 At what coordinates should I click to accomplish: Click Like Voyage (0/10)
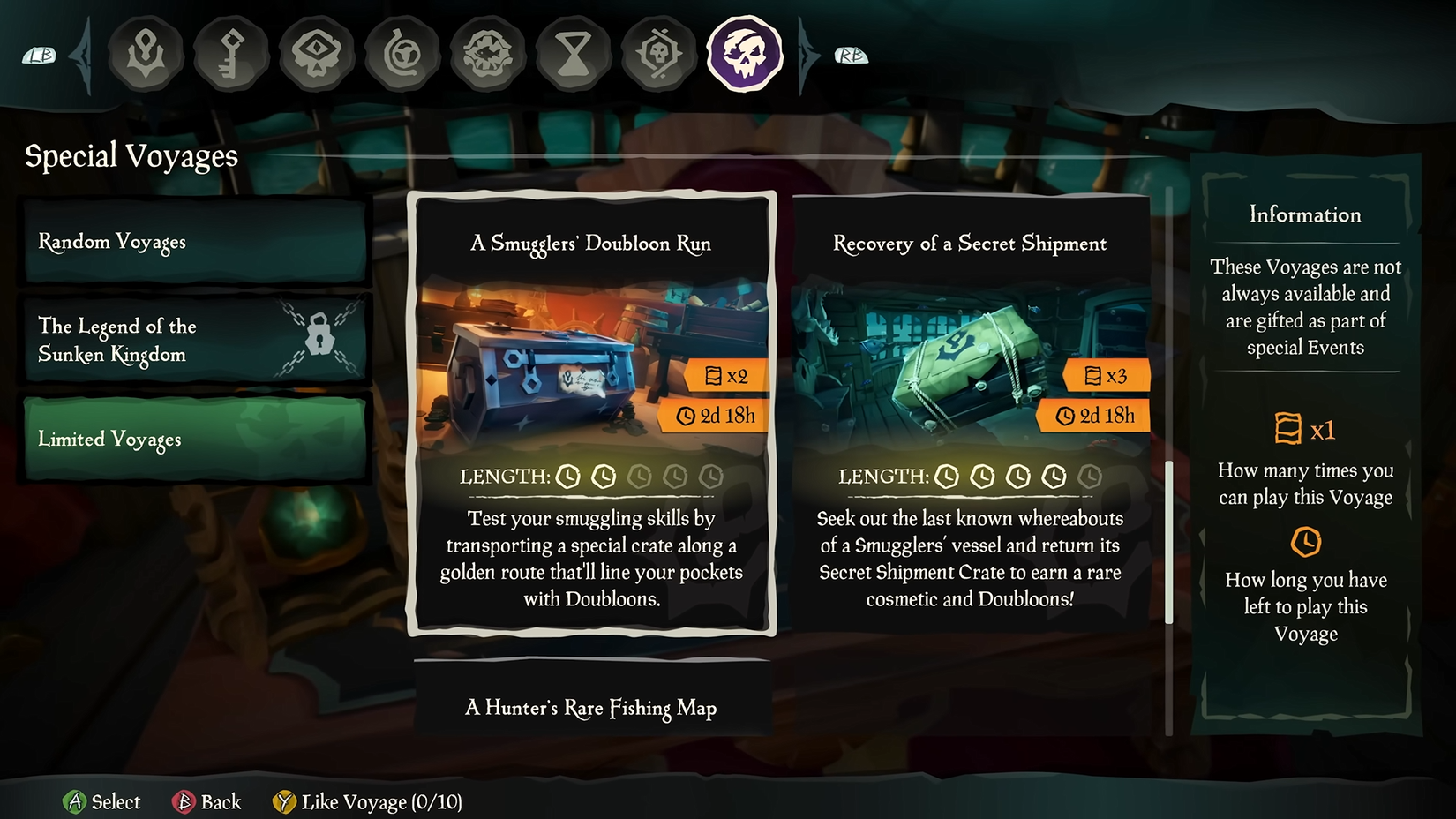(367, 802)
